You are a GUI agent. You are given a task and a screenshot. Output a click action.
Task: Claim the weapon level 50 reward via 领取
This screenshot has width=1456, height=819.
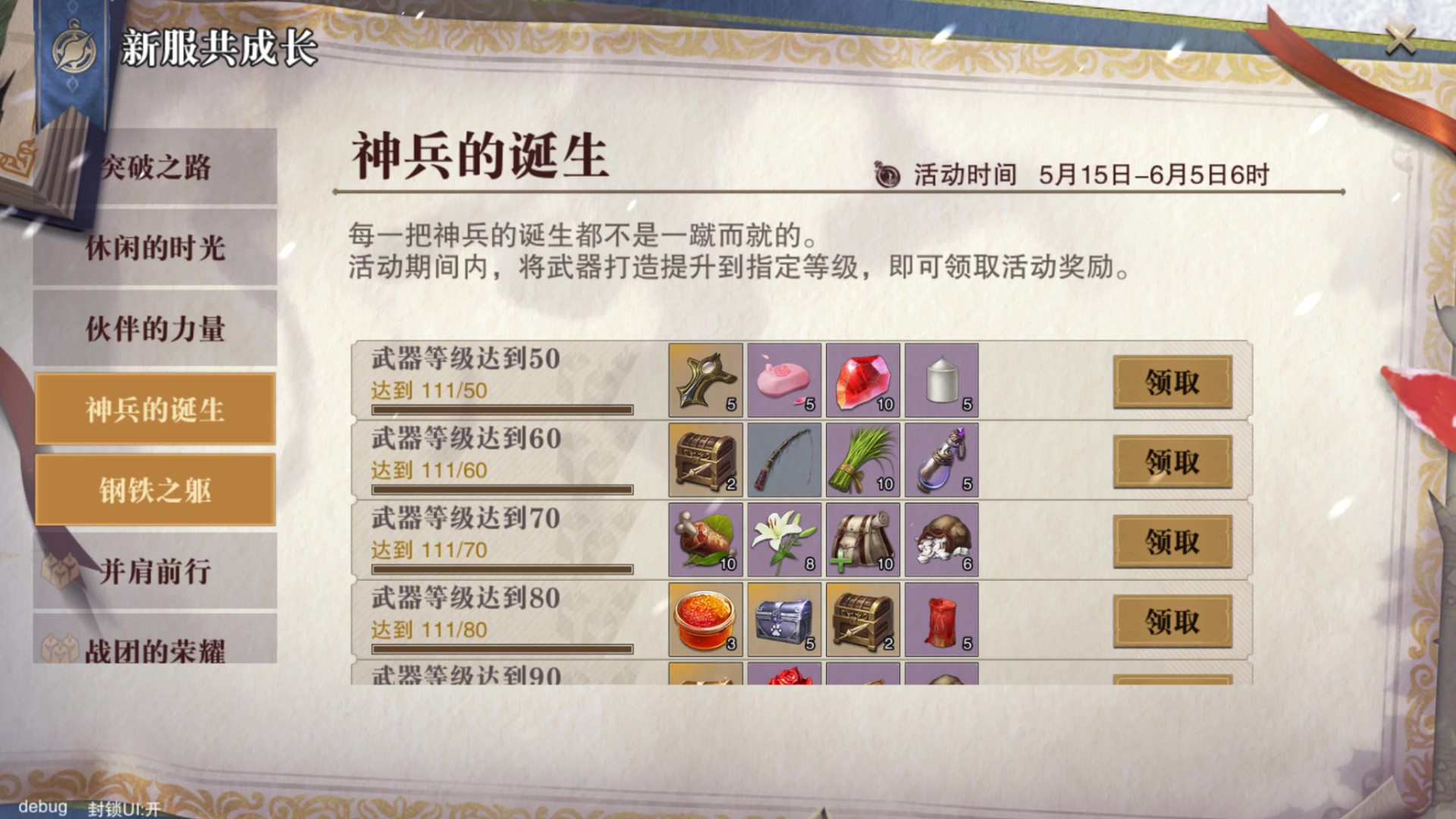(x=1172, y=384)
